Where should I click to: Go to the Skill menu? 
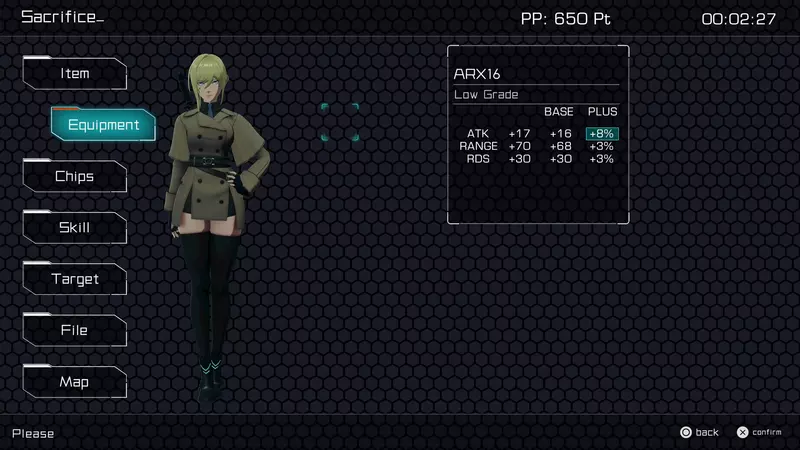[75, 228]
